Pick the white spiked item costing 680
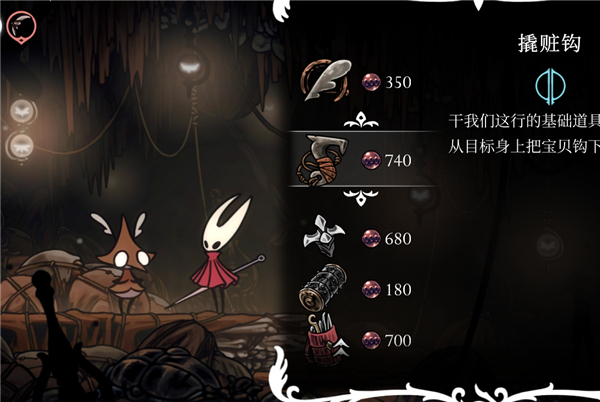This screenshot has height=402, width=600. (x=327, y=238)
